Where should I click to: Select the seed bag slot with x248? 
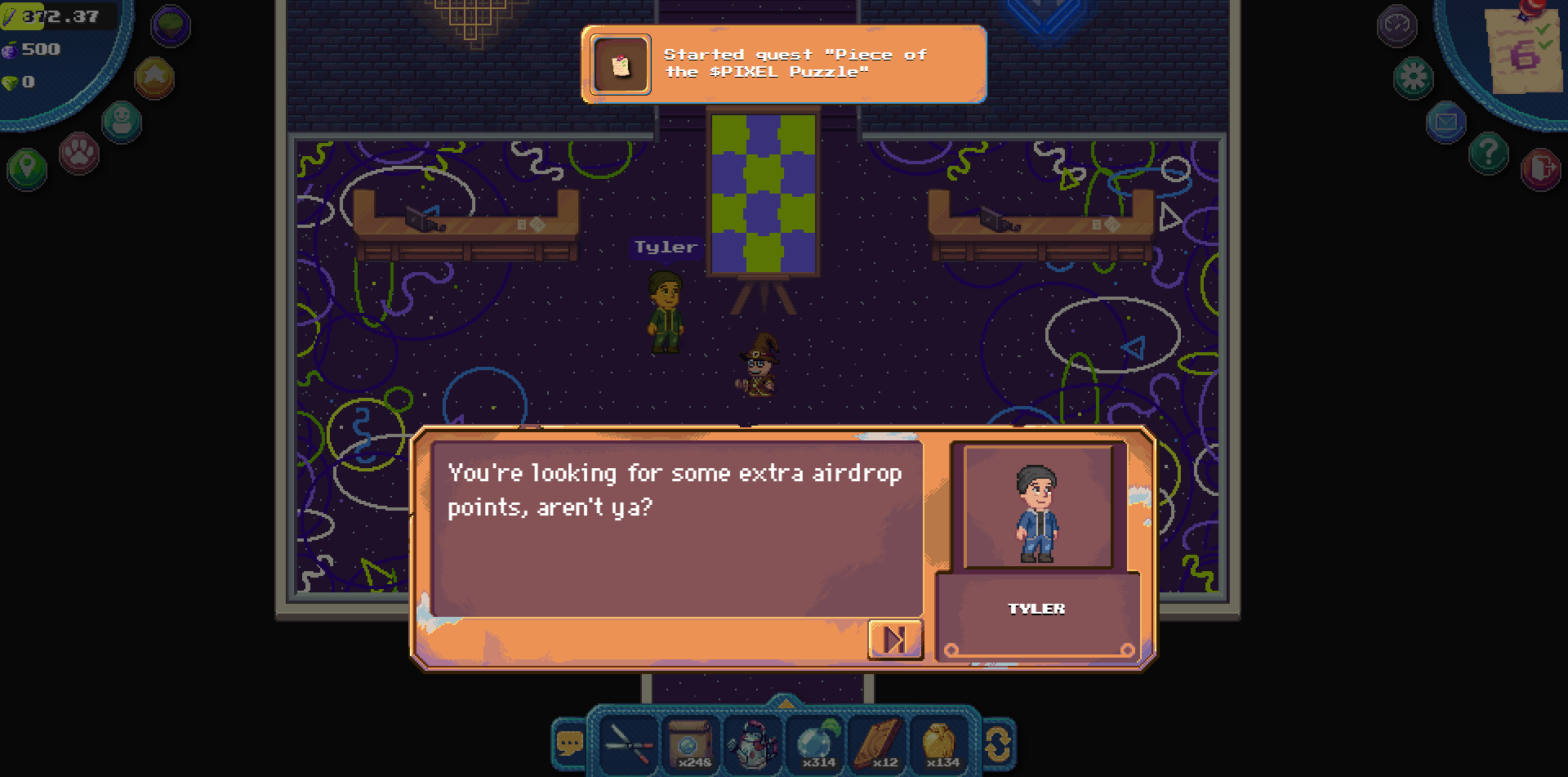[x=690, y=744]
